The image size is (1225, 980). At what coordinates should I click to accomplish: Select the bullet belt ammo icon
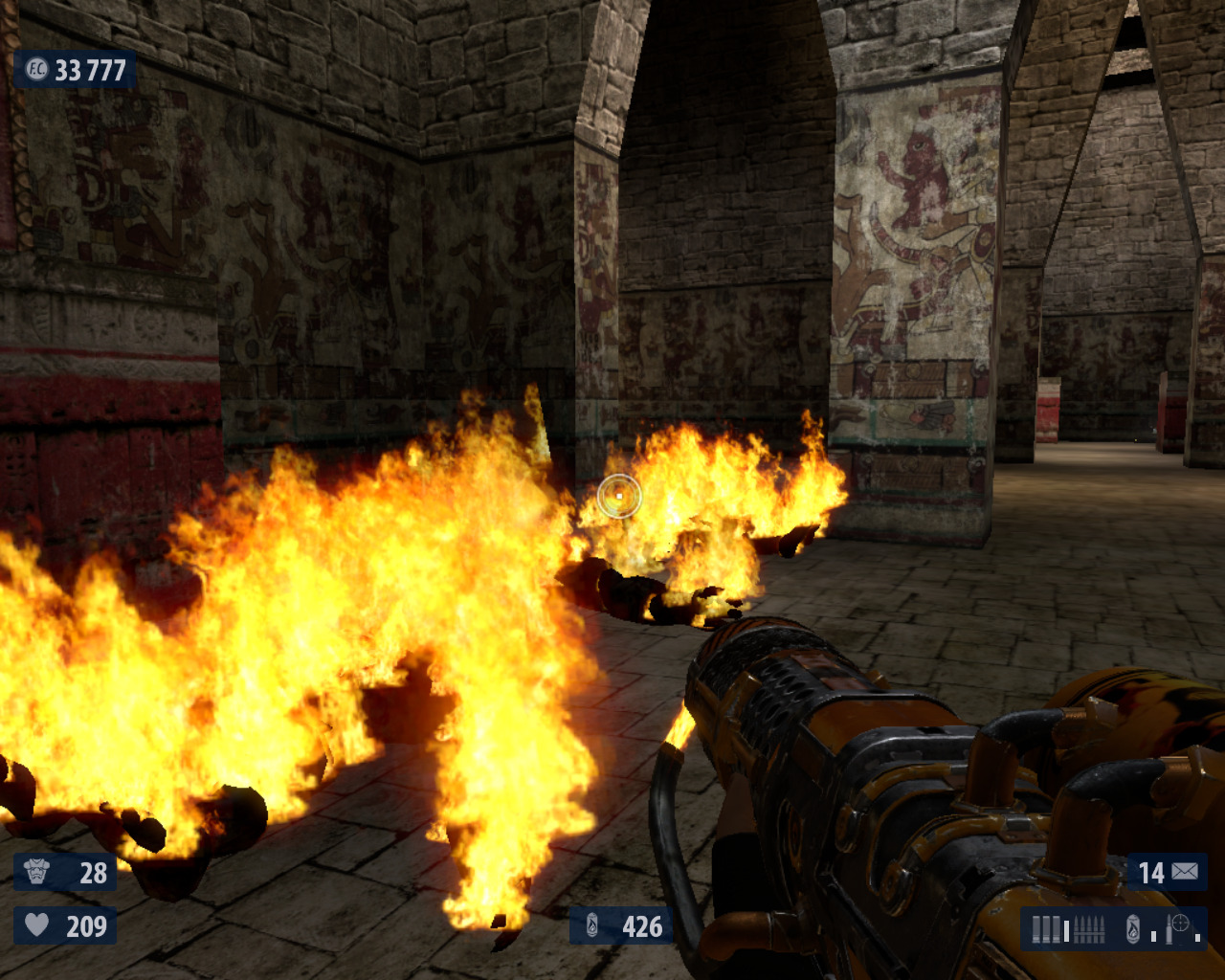click(1090, 929)
